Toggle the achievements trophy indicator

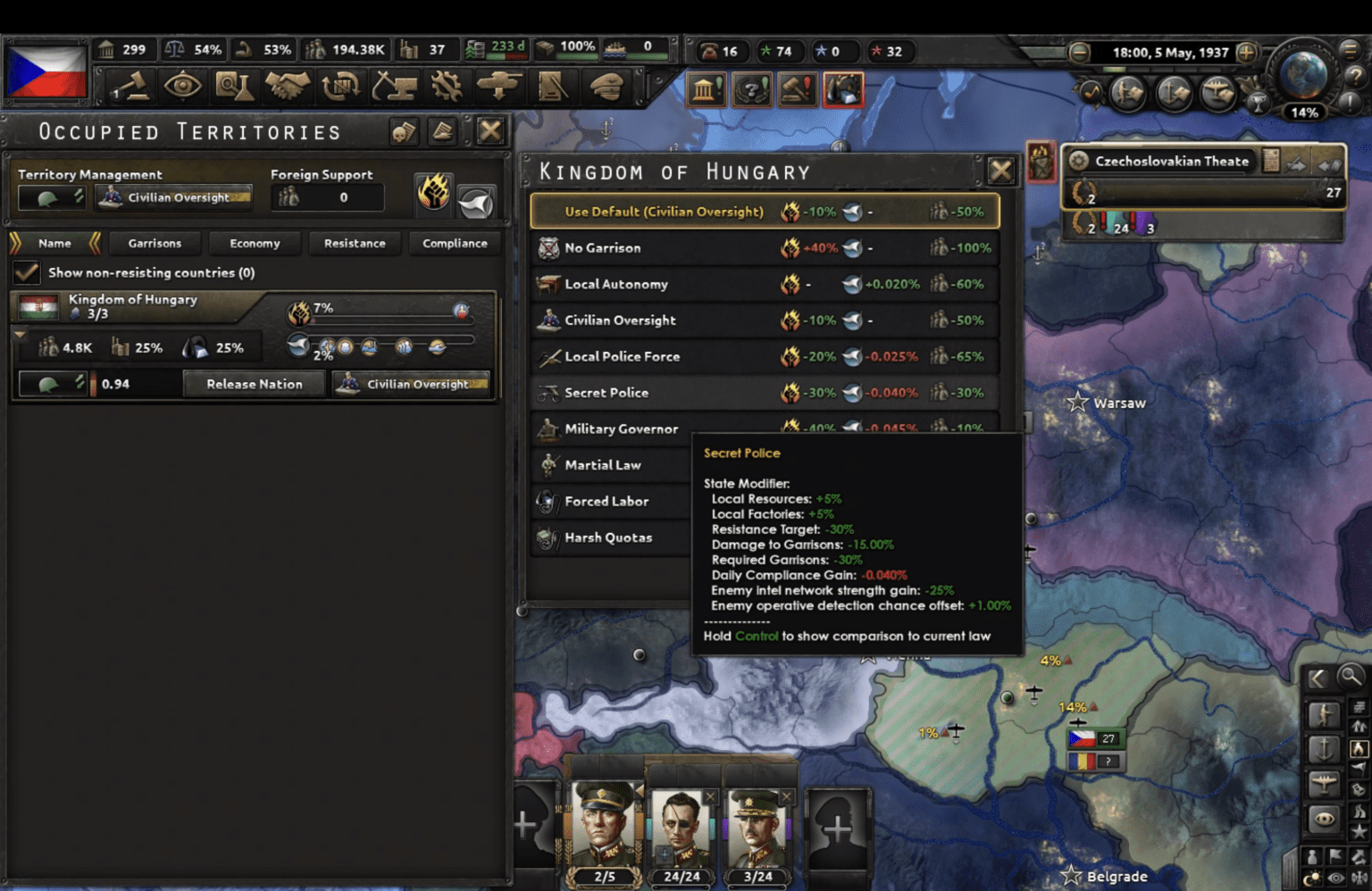click(1257, 104)
